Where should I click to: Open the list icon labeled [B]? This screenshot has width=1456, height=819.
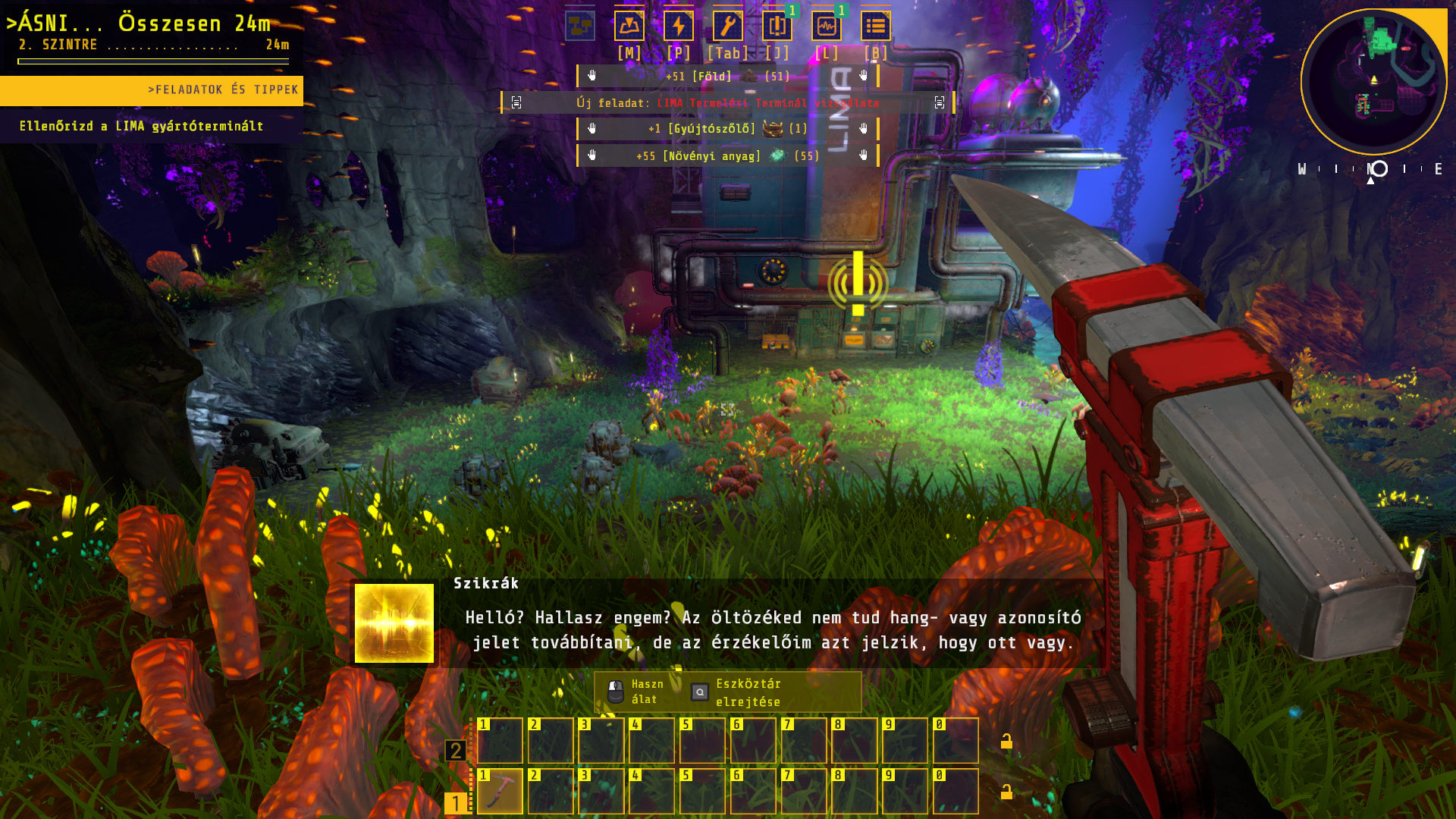(875, 27)
